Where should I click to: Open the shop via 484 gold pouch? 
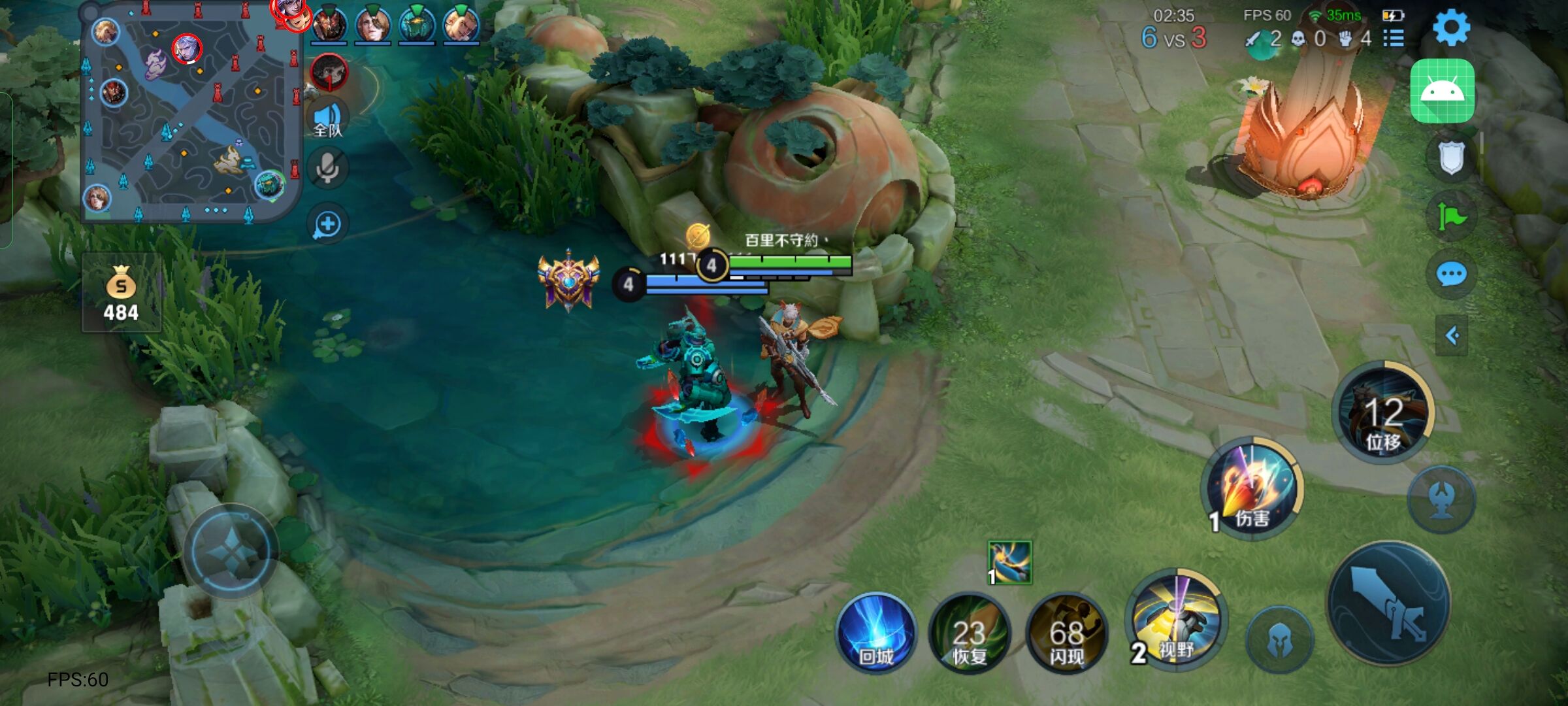pos(122,294)
